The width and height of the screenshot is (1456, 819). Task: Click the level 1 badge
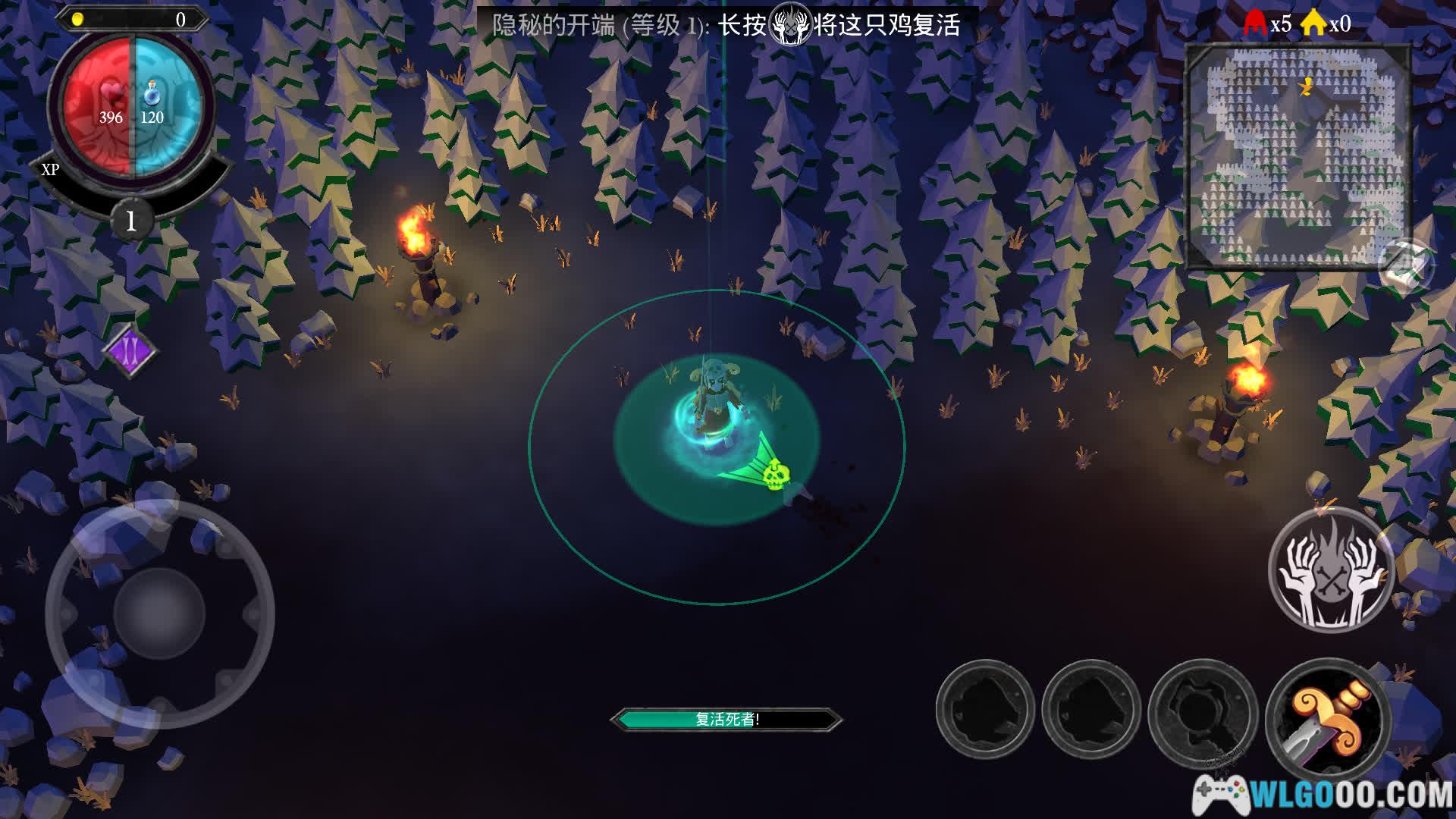point(131,221)
